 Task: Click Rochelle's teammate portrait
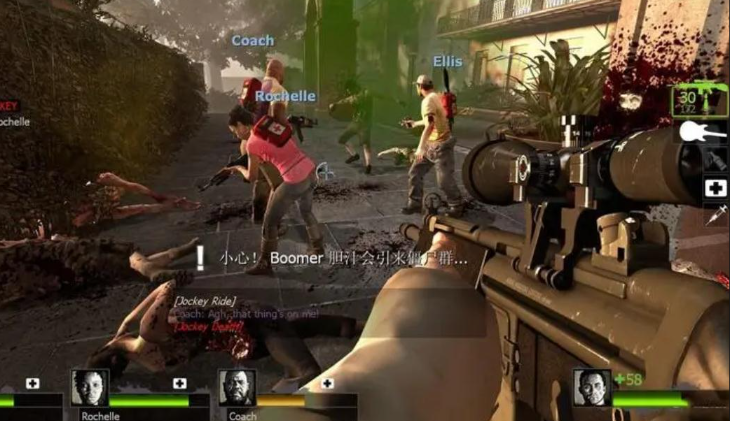click(89, 389)
